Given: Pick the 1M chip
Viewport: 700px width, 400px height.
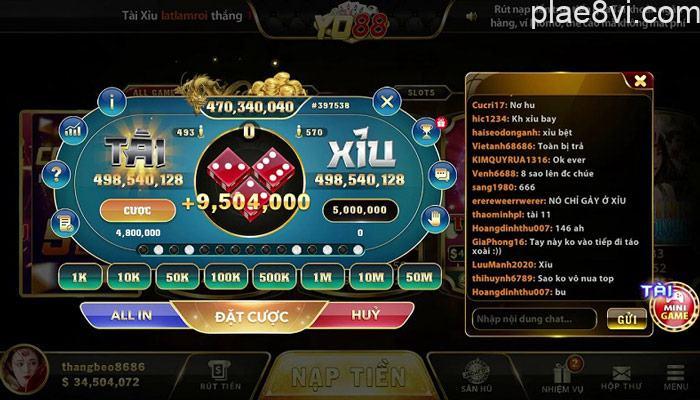Looking at the screenshot, I should point(322,276).
